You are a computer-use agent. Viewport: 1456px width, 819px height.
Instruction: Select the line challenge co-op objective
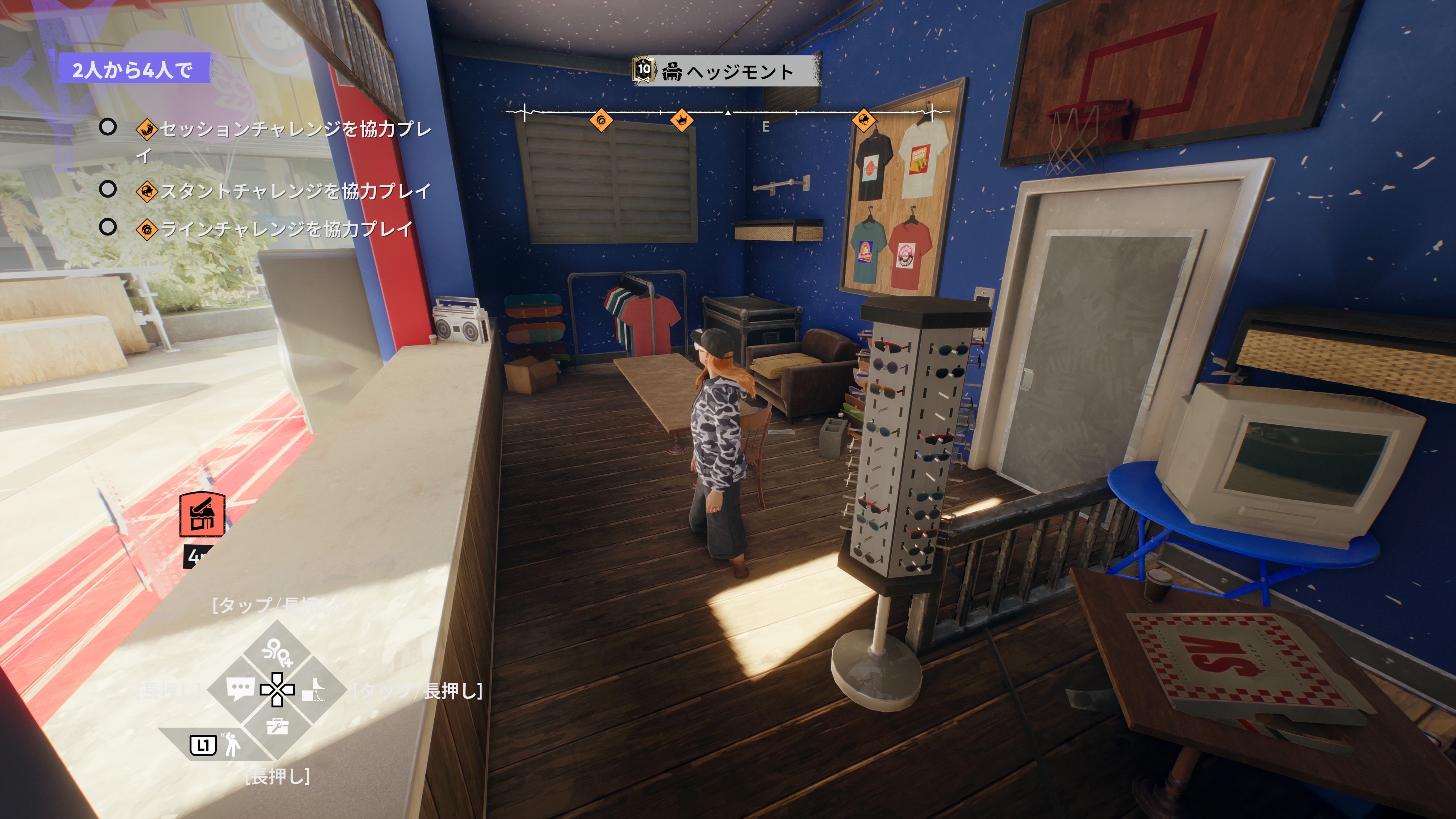[x=275, y=229]
